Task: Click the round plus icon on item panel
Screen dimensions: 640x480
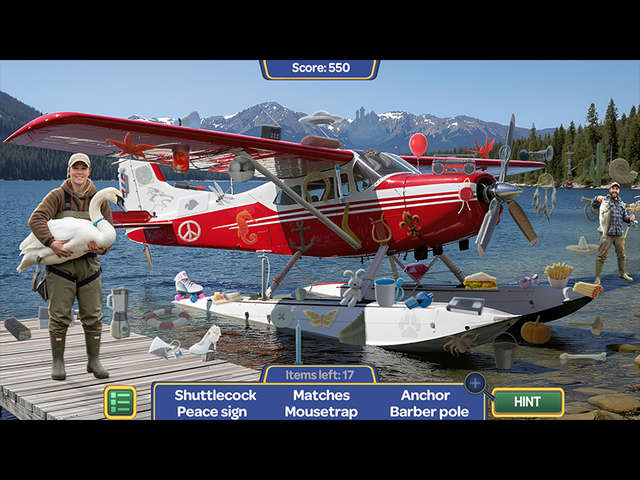Action: pos(475,382)
